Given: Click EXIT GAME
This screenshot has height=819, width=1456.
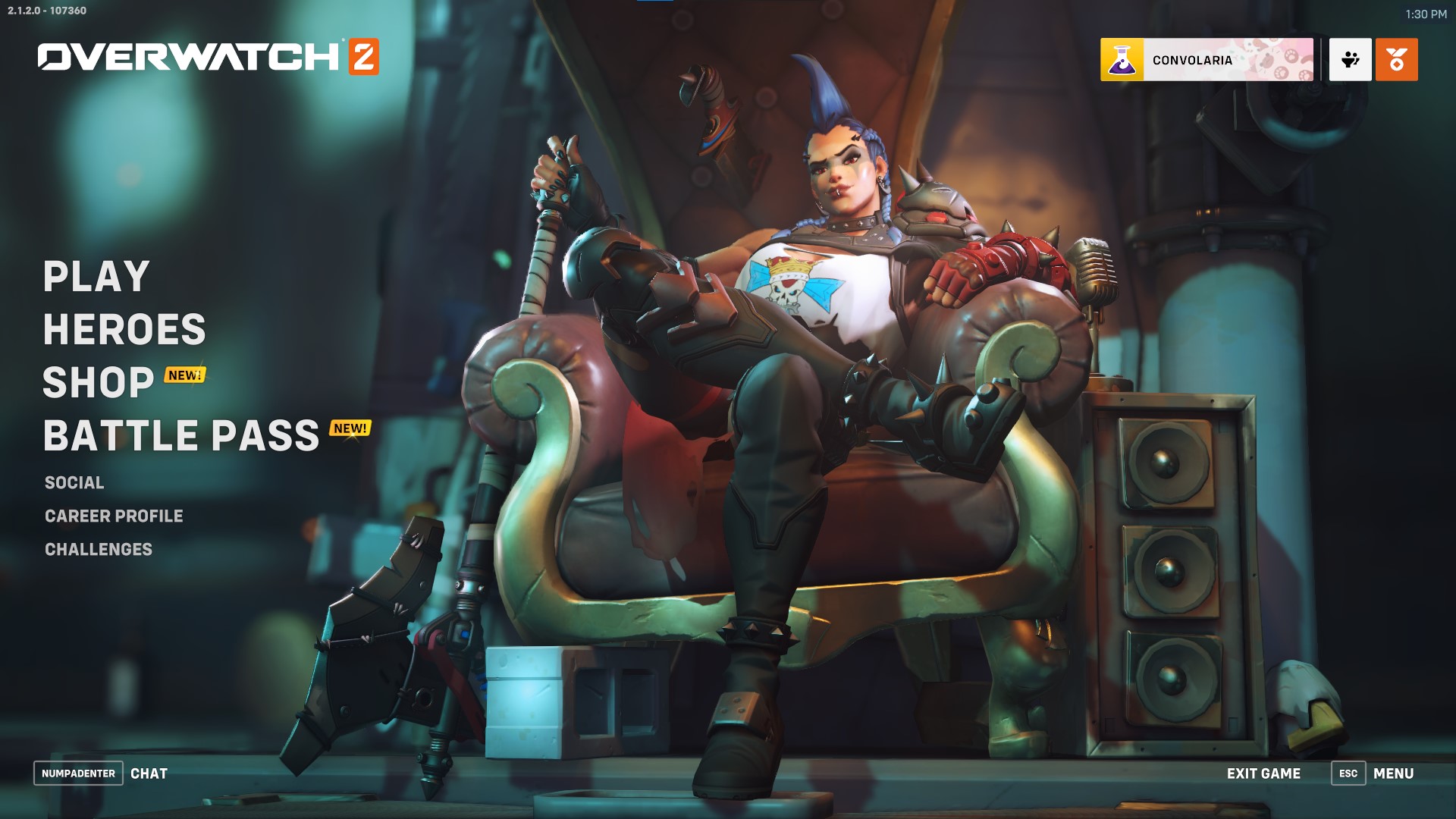Looking at the screenshot, I should point(1263,773).
